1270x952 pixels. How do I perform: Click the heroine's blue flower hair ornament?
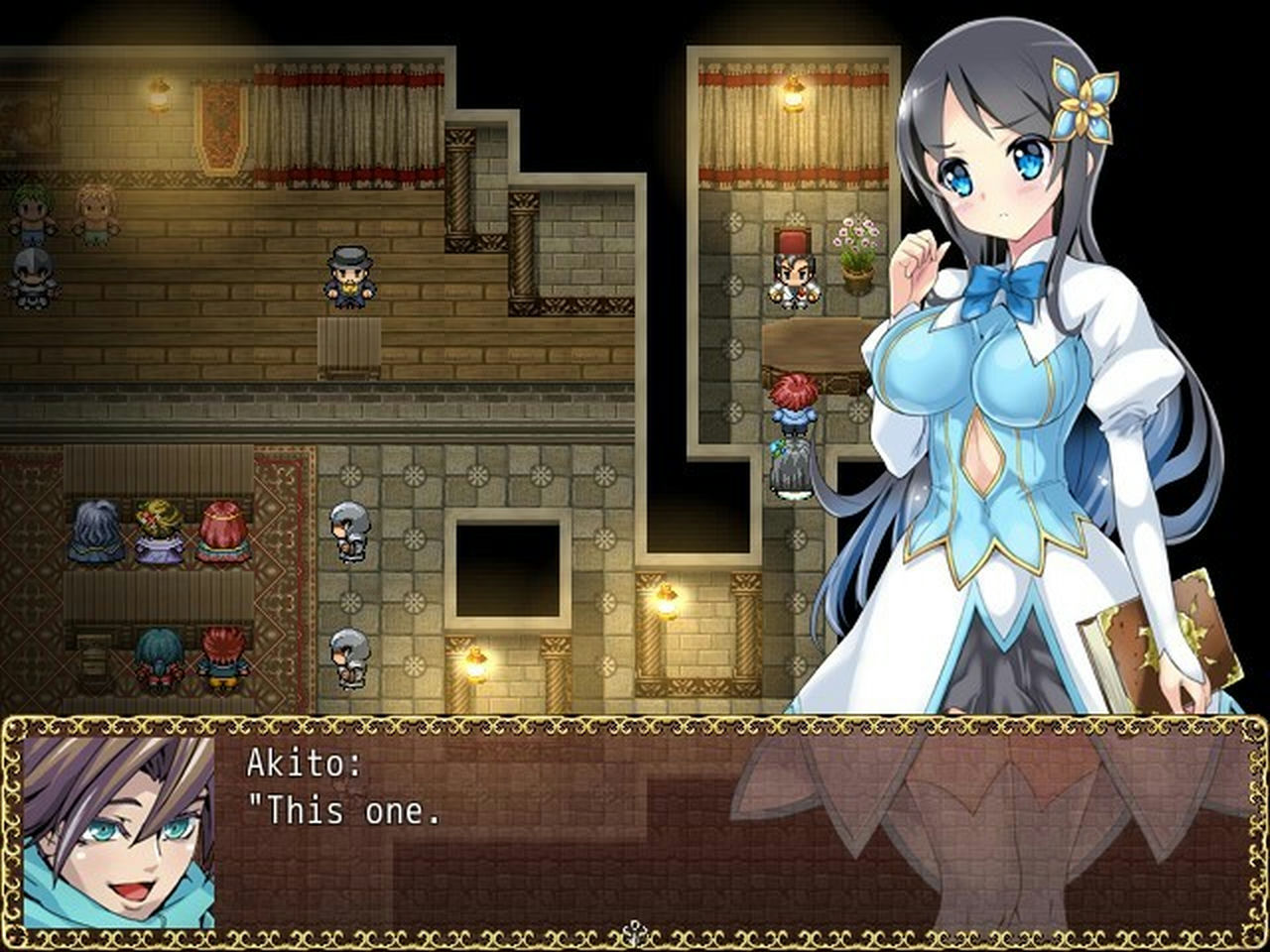(1083, 99)
